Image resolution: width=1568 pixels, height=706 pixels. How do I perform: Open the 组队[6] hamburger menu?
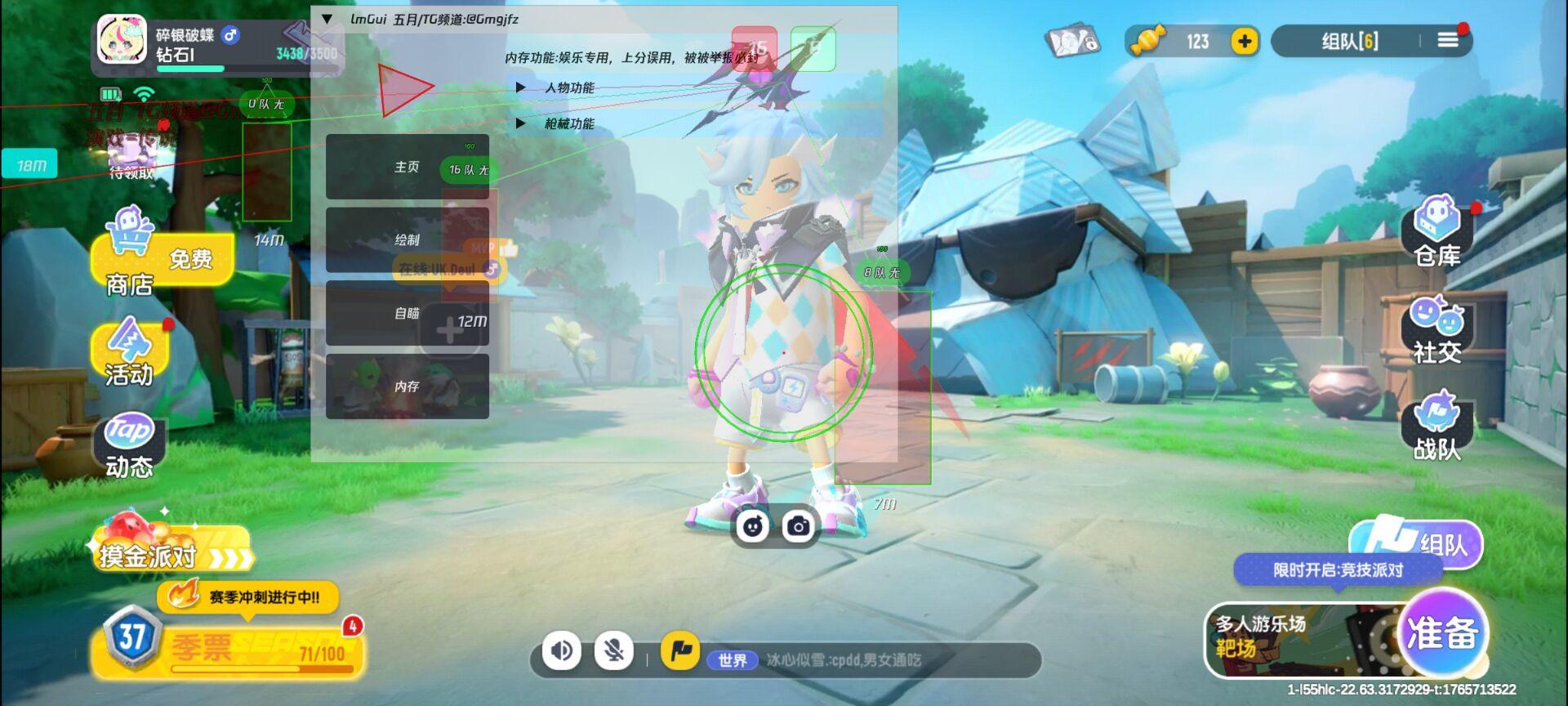(1447, 38)
